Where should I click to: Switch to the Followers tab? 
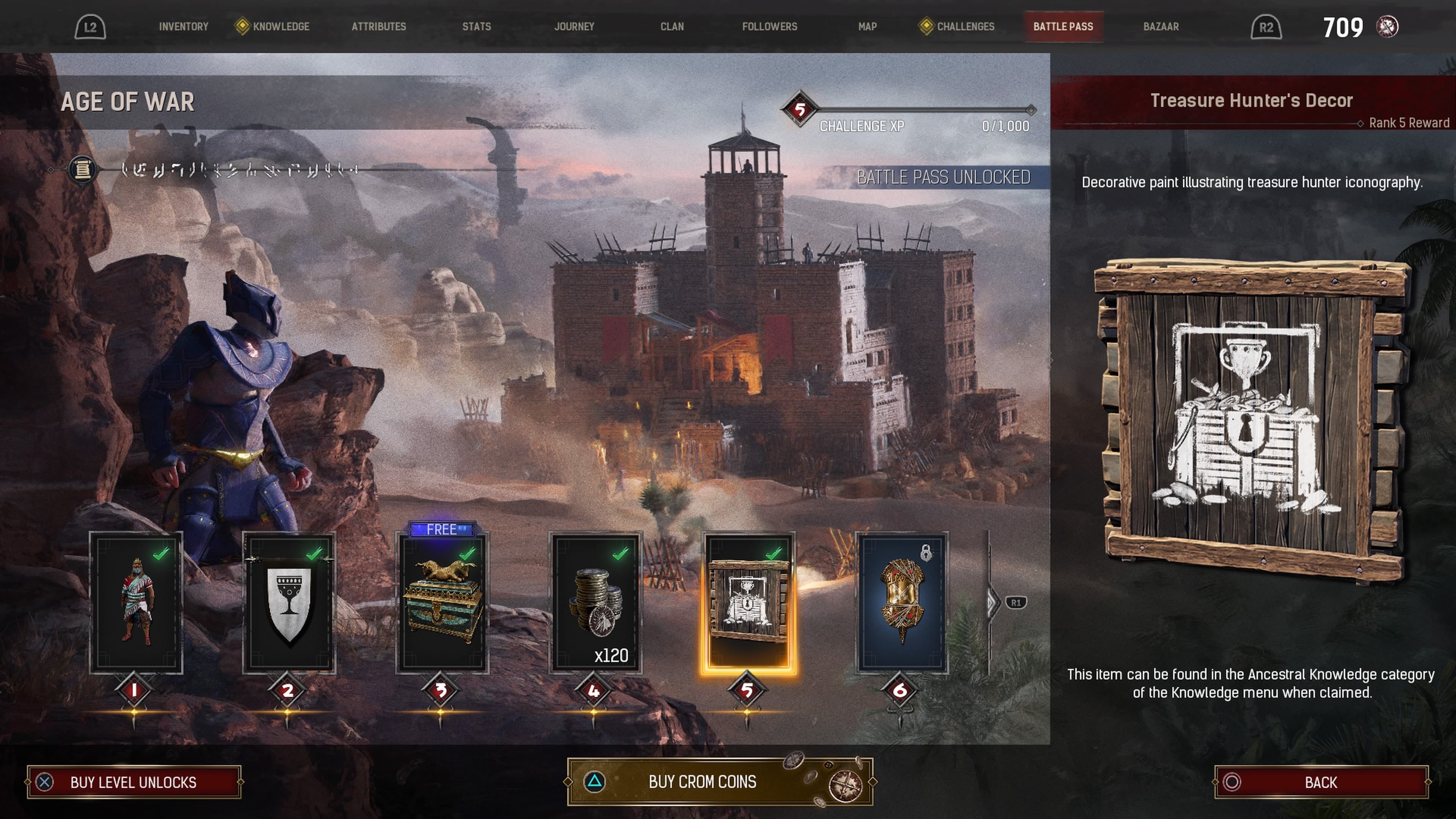coord(769,27)
